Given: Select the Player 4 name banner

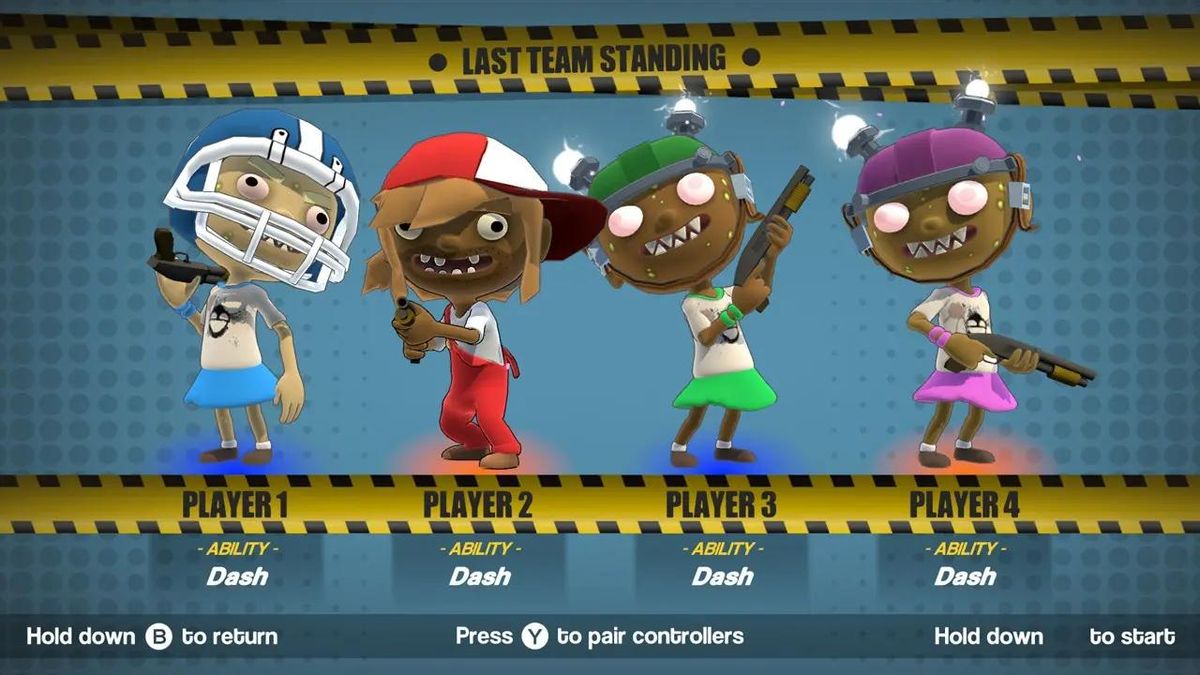Looking at the screenshot, I should [964, 505].
